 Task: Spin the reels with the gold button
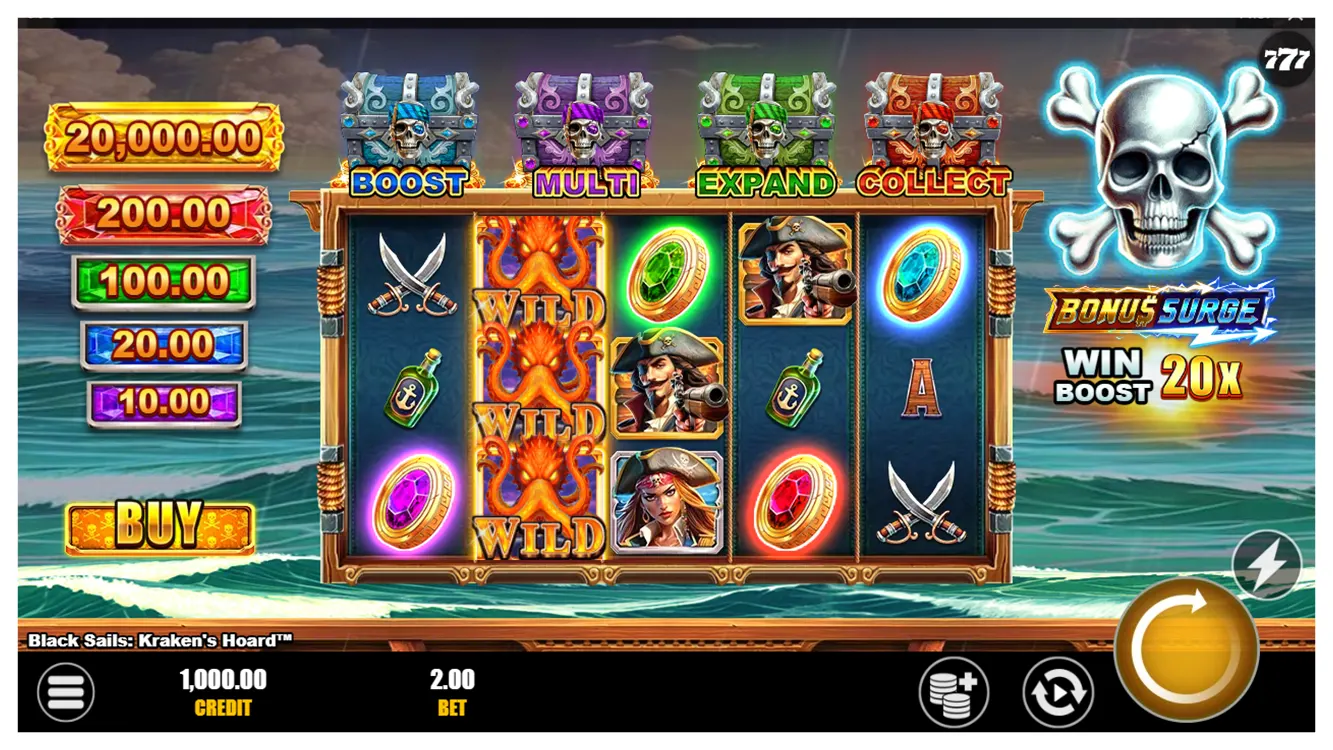coord(1186,647)
